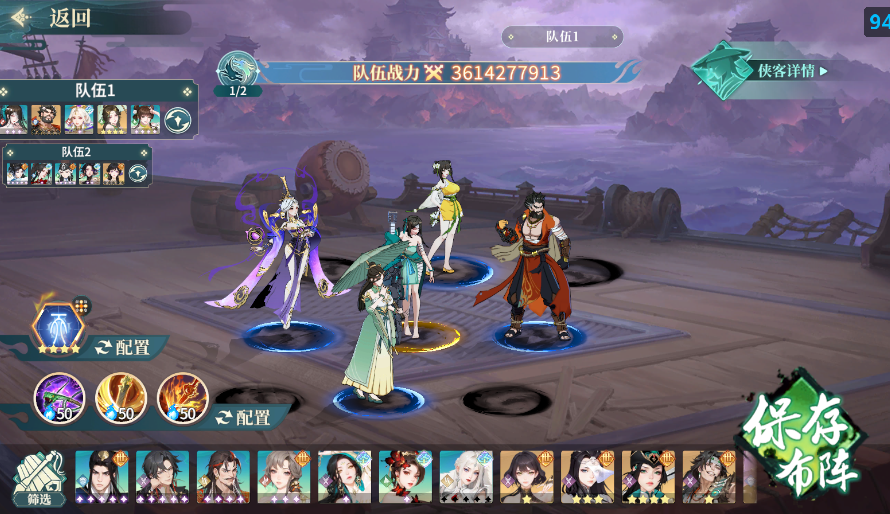
Task: Click the dragon emblem showing 1/2
Action: tap(238, 72)
